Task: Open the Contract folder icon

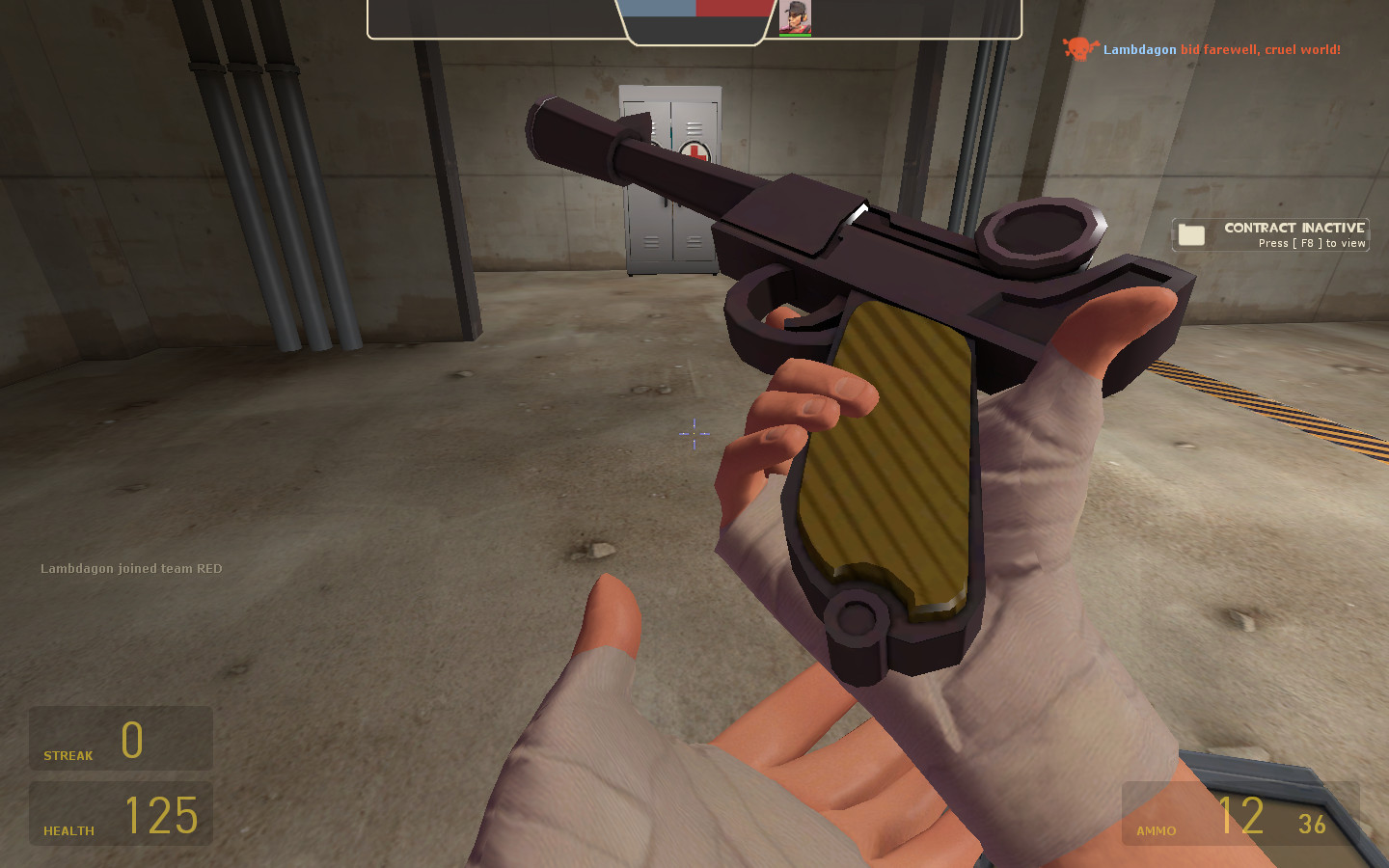Action: [x=1192, y=233]
